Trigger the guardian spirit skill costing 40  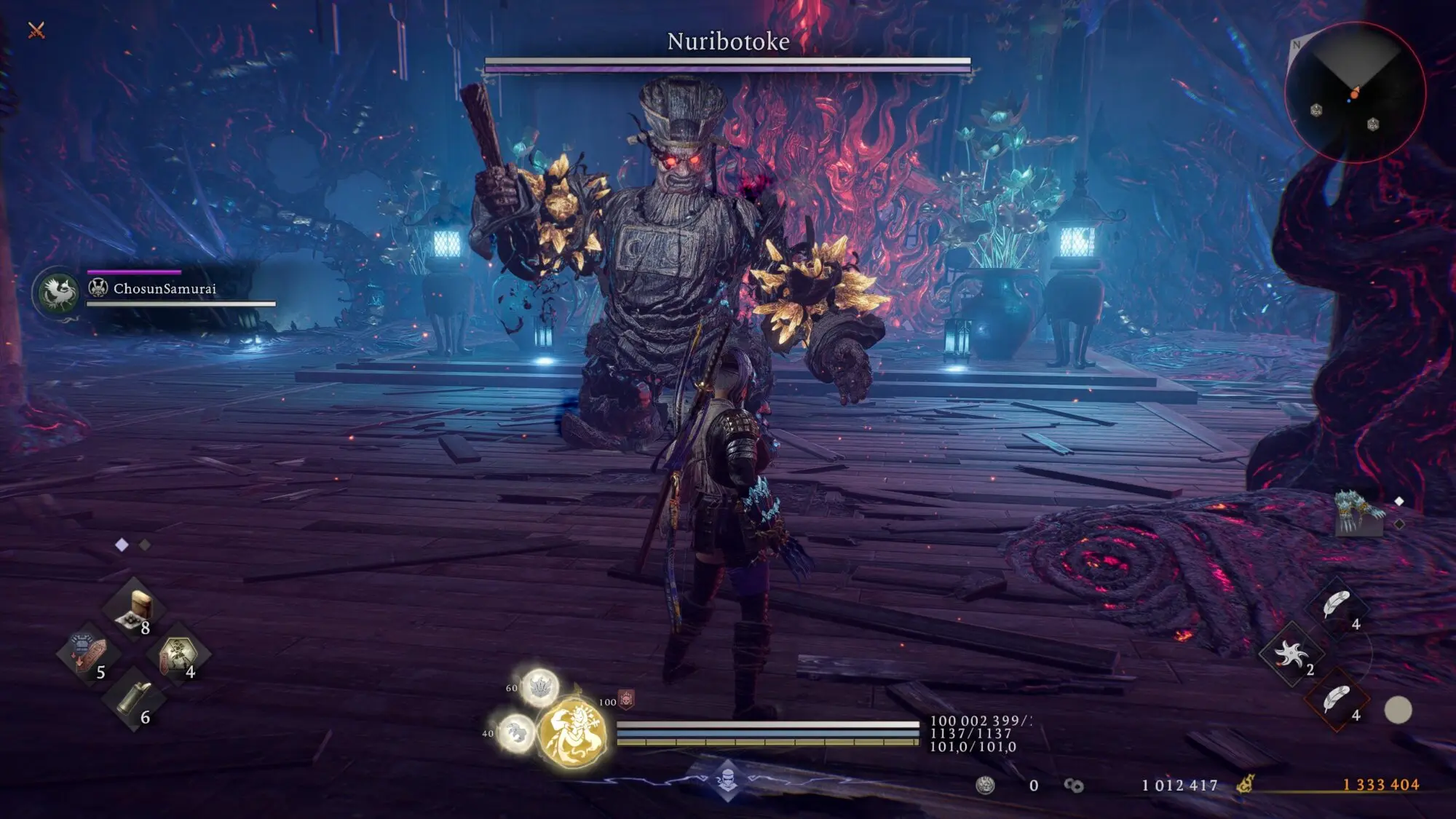tap(515, 731)
